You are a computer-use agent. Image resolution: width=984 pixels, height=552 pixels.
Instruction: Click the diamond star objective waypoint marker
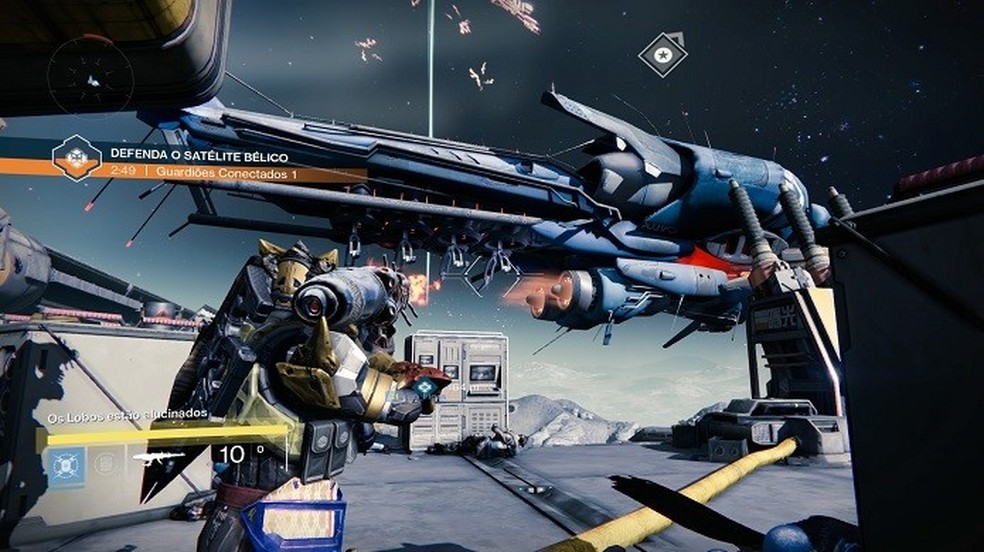[x=663, y=53]
